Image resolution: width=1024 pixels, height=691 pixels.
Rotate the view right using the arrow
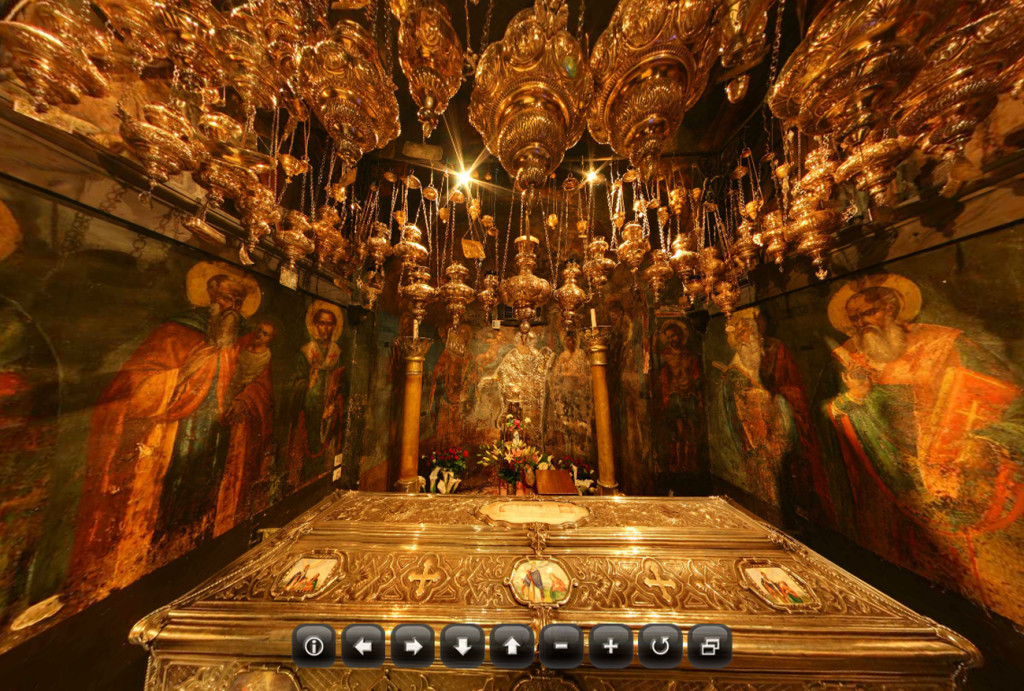[x=412, y=646]
